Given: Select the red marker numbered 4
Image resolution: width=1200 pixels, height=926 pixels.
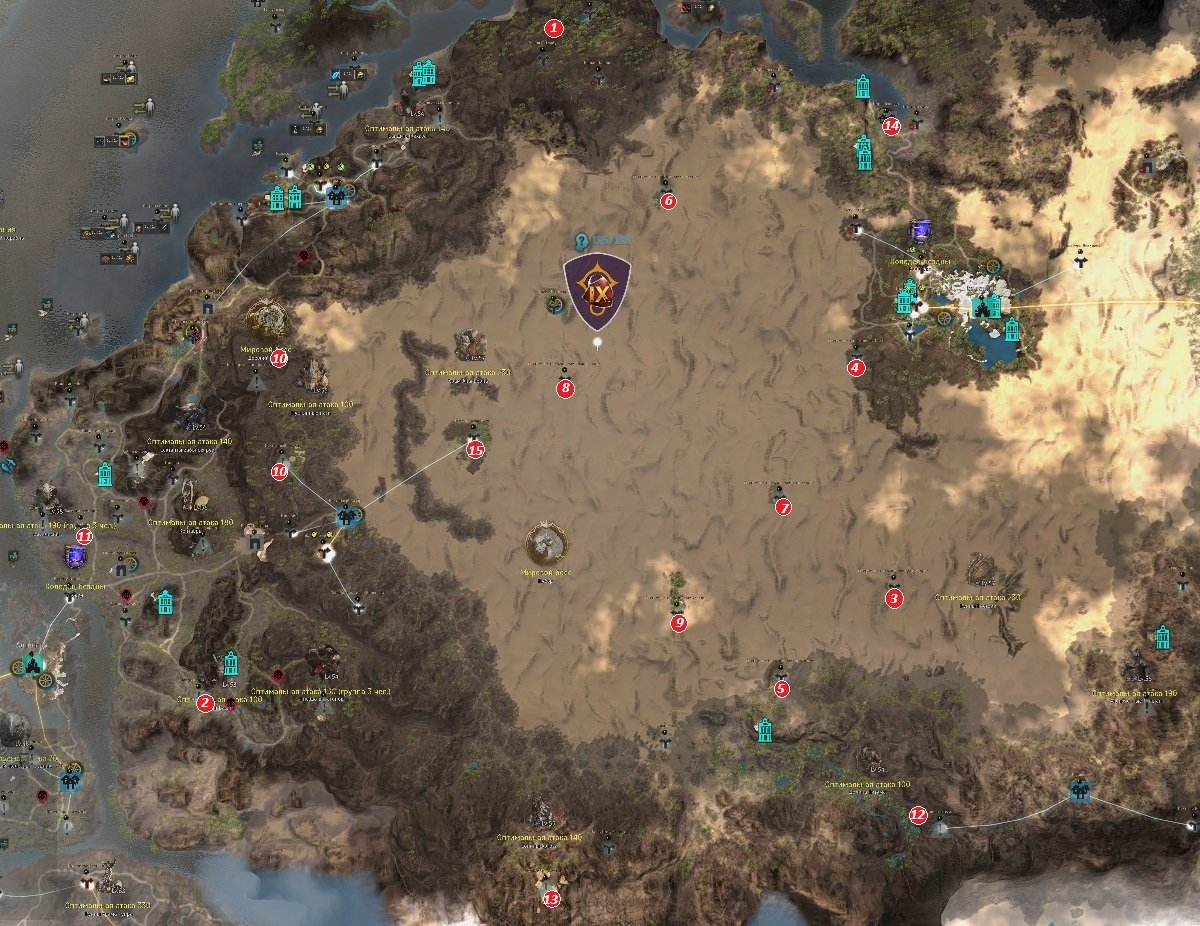Looking at the screenshot, I should pyautogui.click(x=855, y=368).
